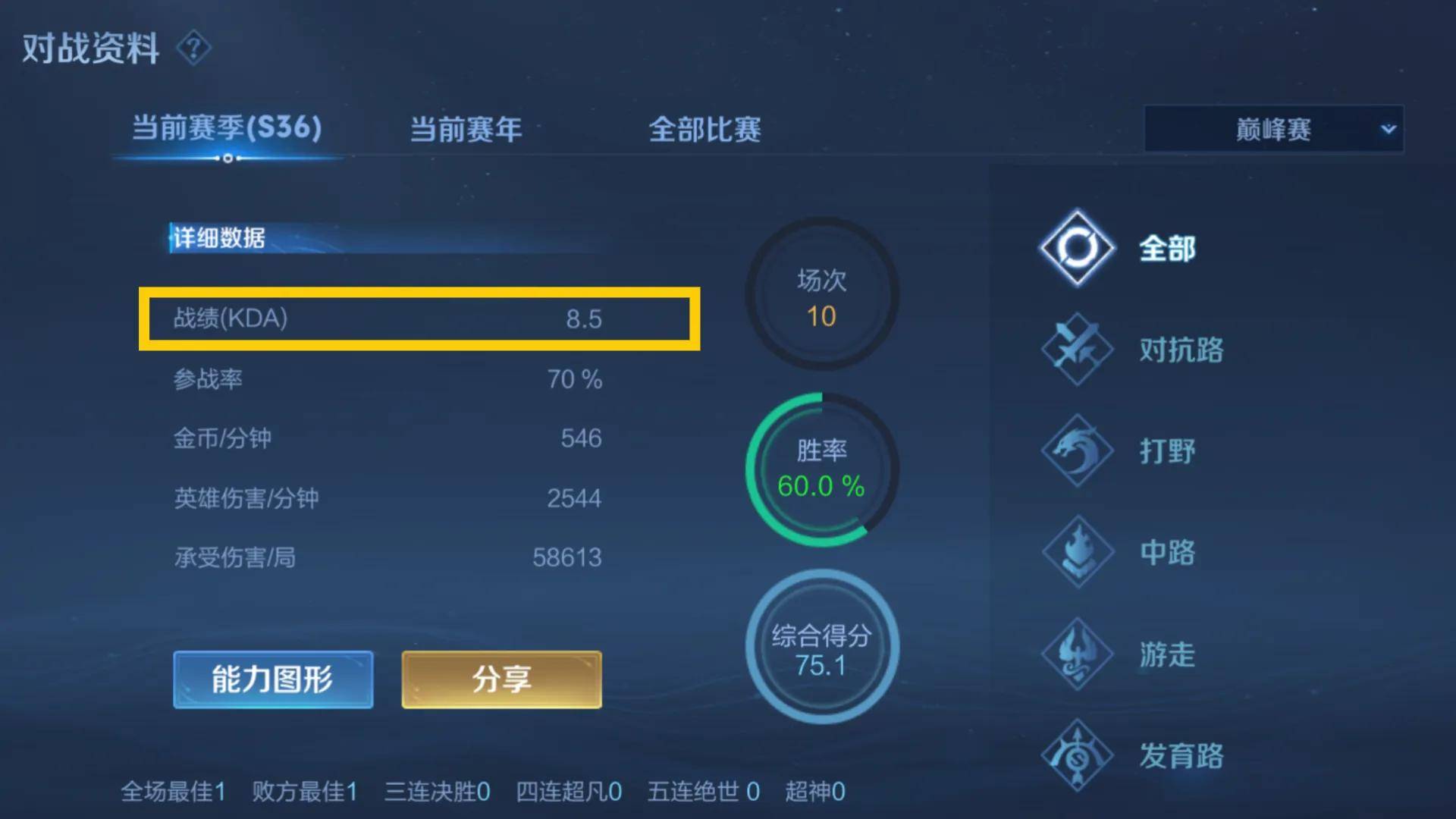Click the 中路 (Mid Lane) flame icon
Viewport: 1456px width, 819px height.
click(x=1076, y=553)
